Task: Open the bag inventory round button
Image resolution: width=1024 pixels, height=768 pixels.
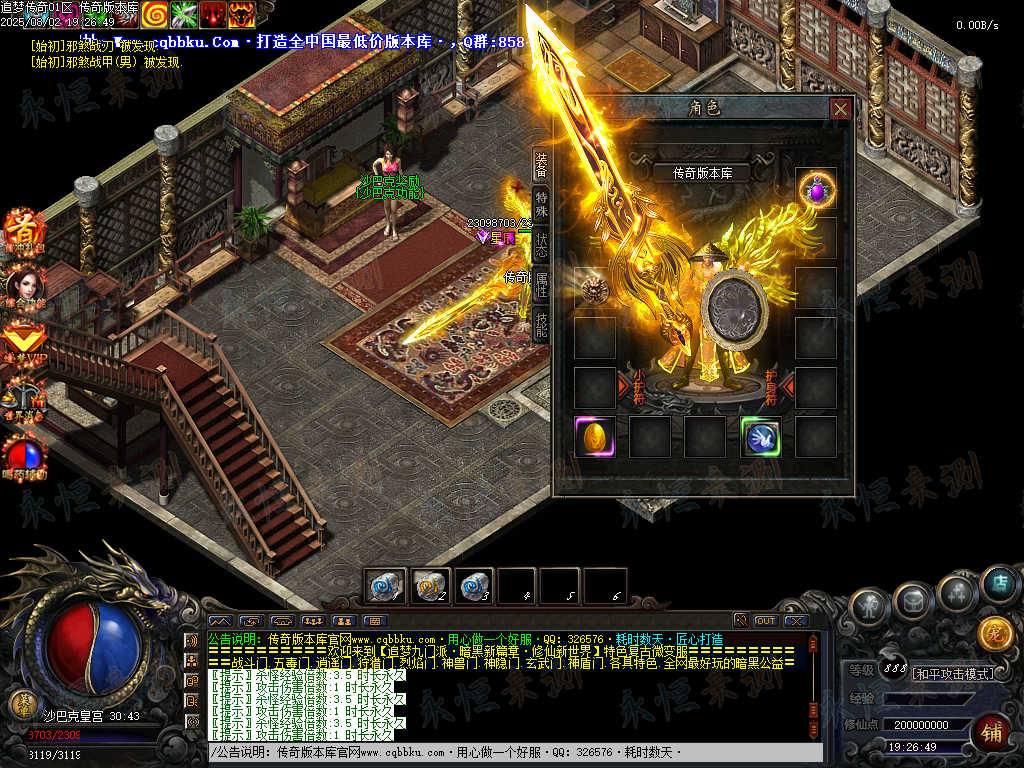Action: 913,600
